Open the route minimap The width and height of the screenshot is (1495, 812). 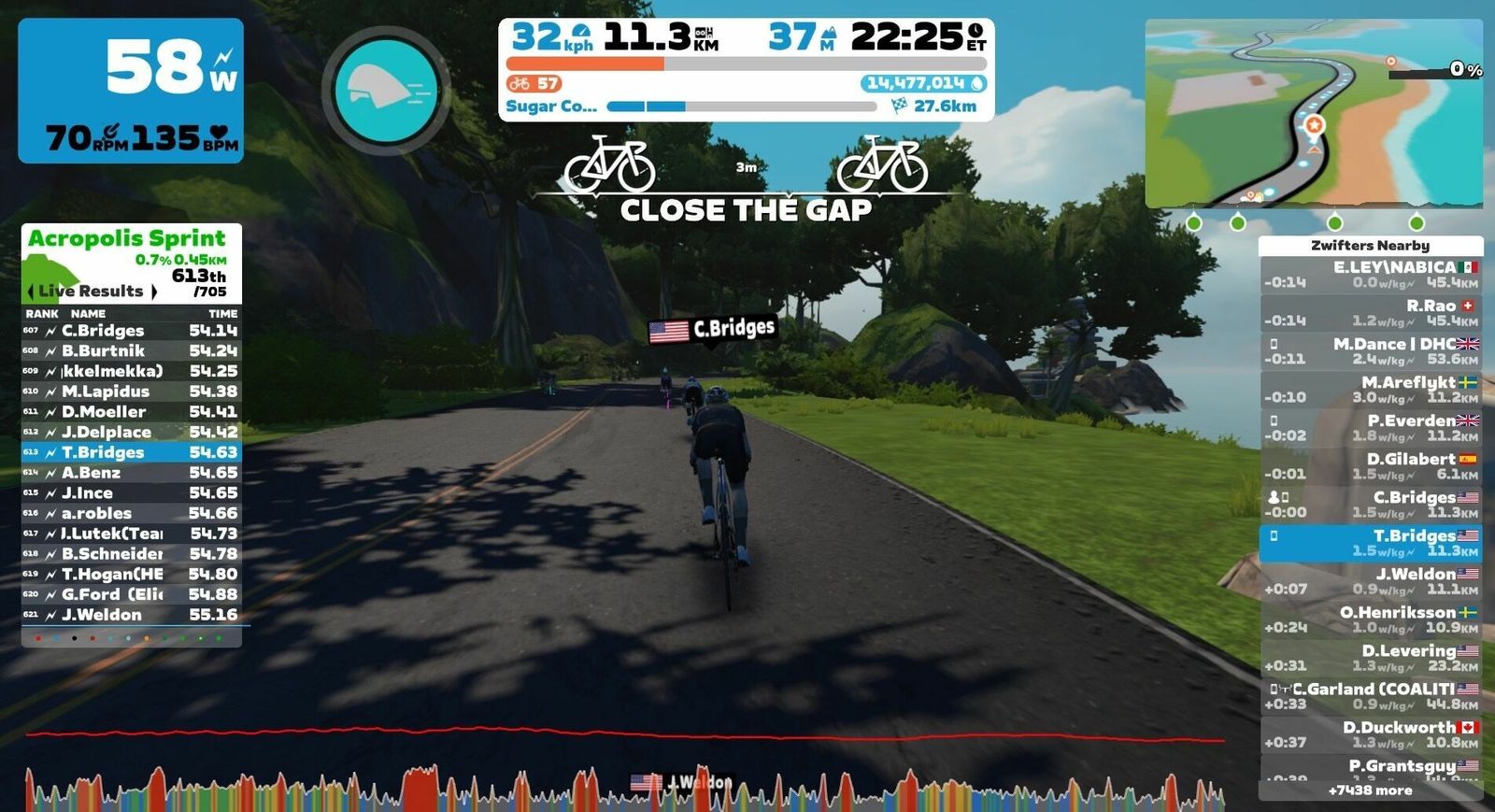(1313, 112)
